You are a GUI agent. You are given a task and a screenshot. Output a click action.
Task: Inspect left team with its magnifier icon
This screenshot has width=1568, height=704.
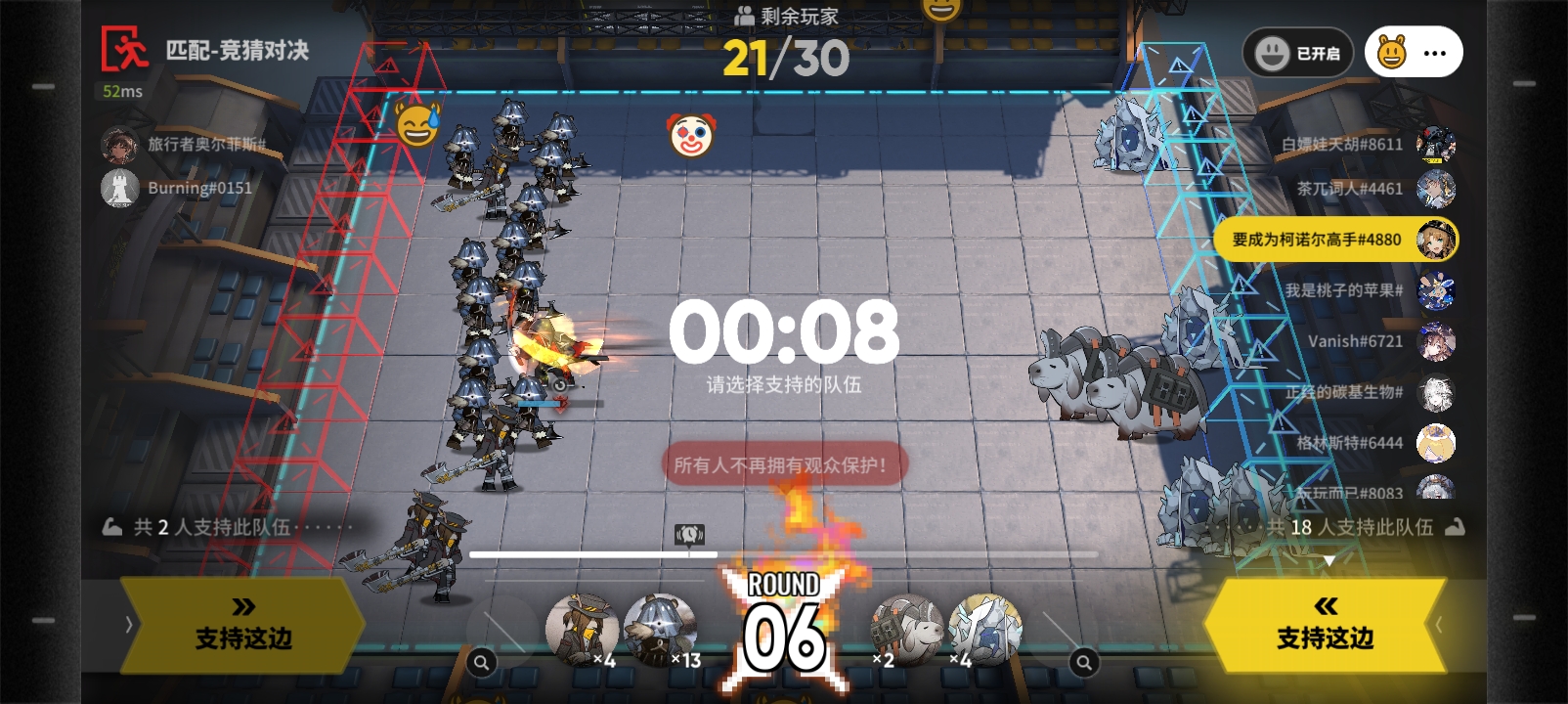tap(481, 663)
